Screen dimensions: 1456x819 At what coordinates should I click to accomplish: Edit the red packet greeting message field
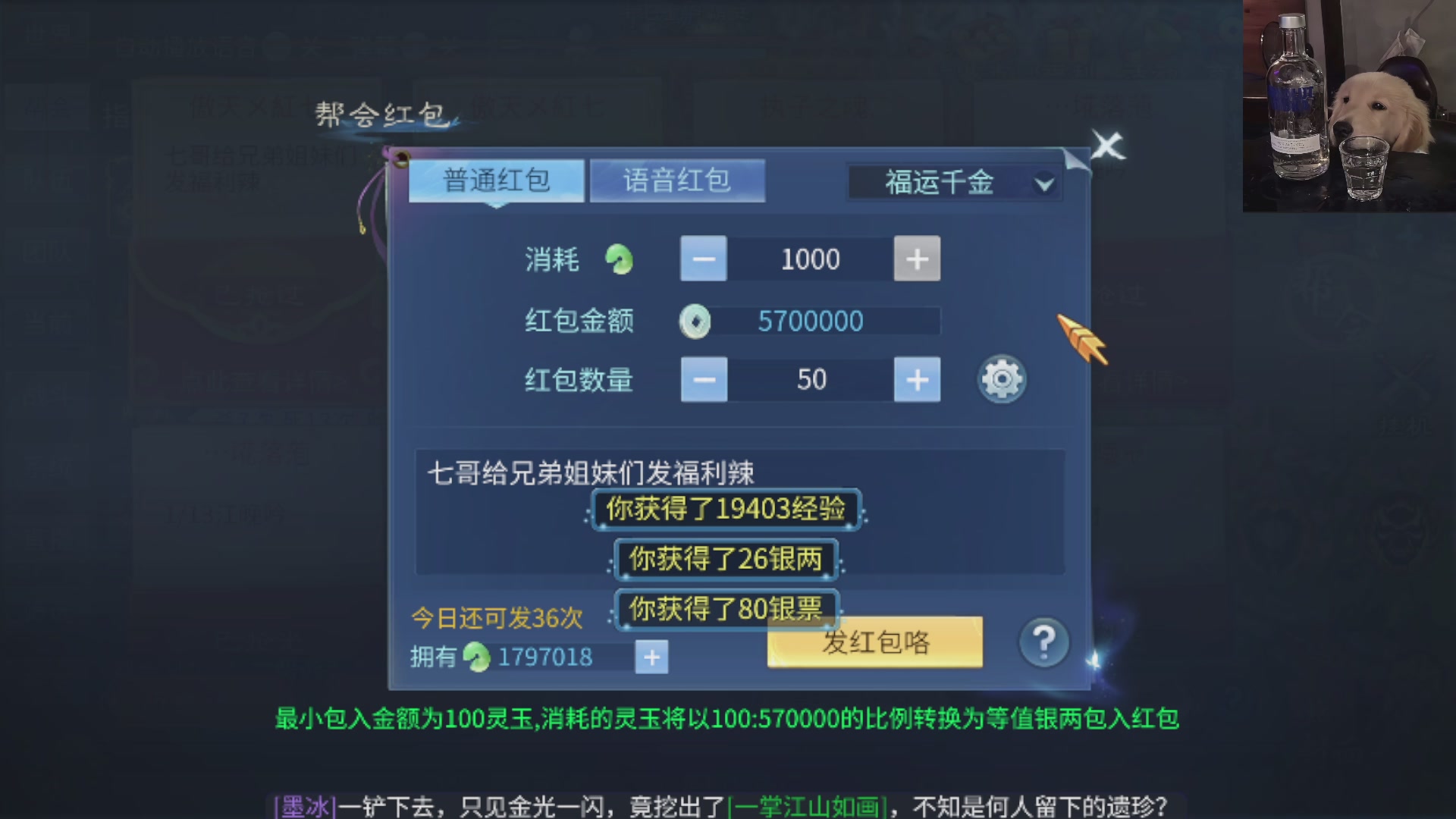(584, 470)
